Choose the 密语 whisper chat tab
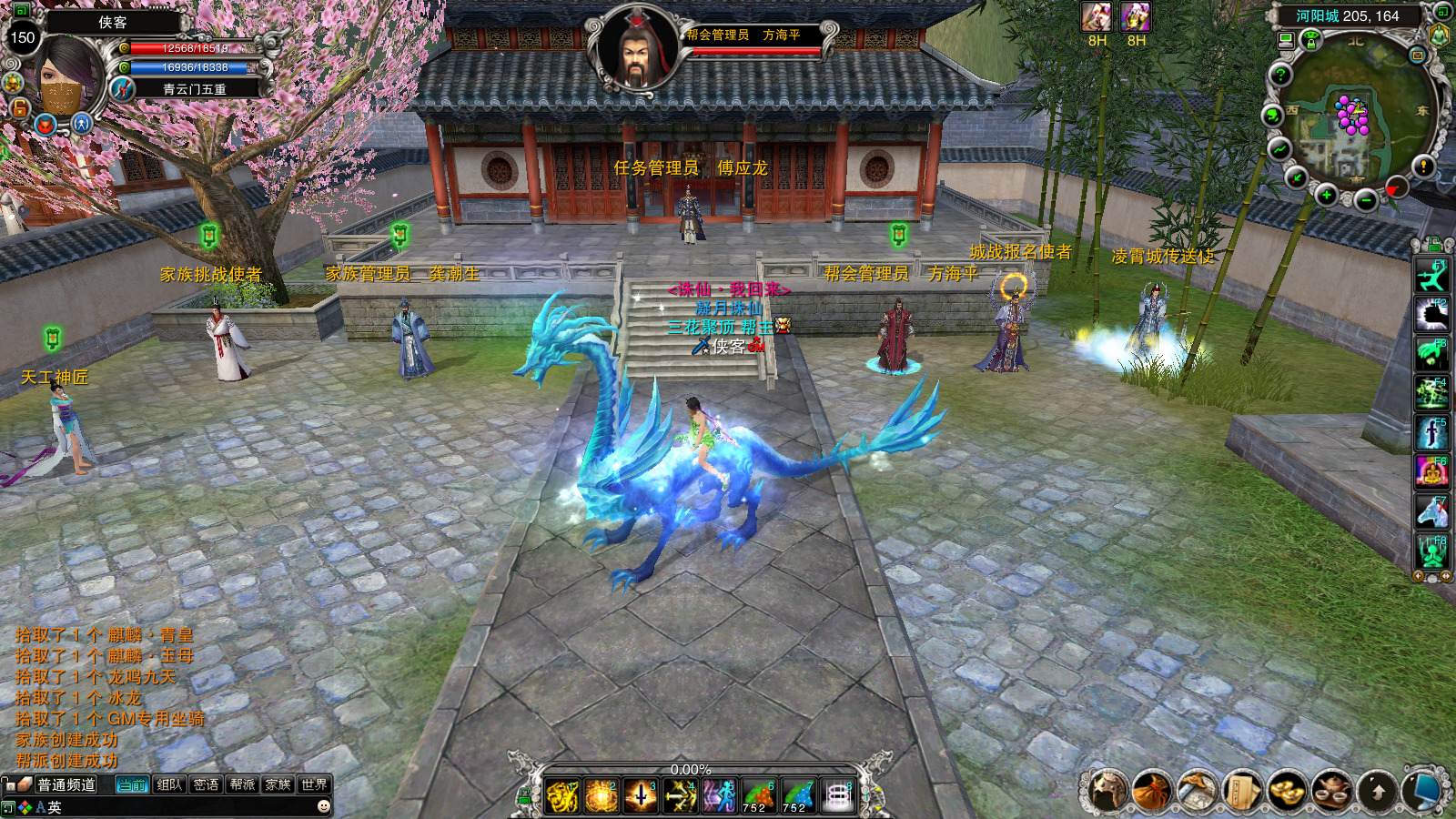Viewport: 1456px width, 819px height. [206, 784]
